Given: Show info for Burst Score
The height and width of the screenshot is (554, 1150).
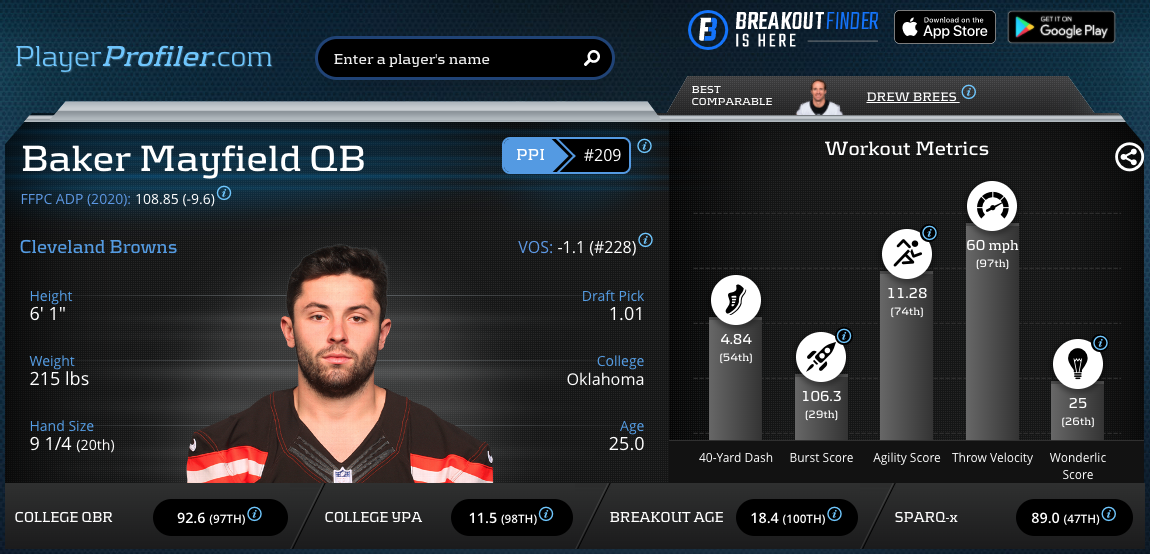Looking at the screenshot, I should 844,336.
